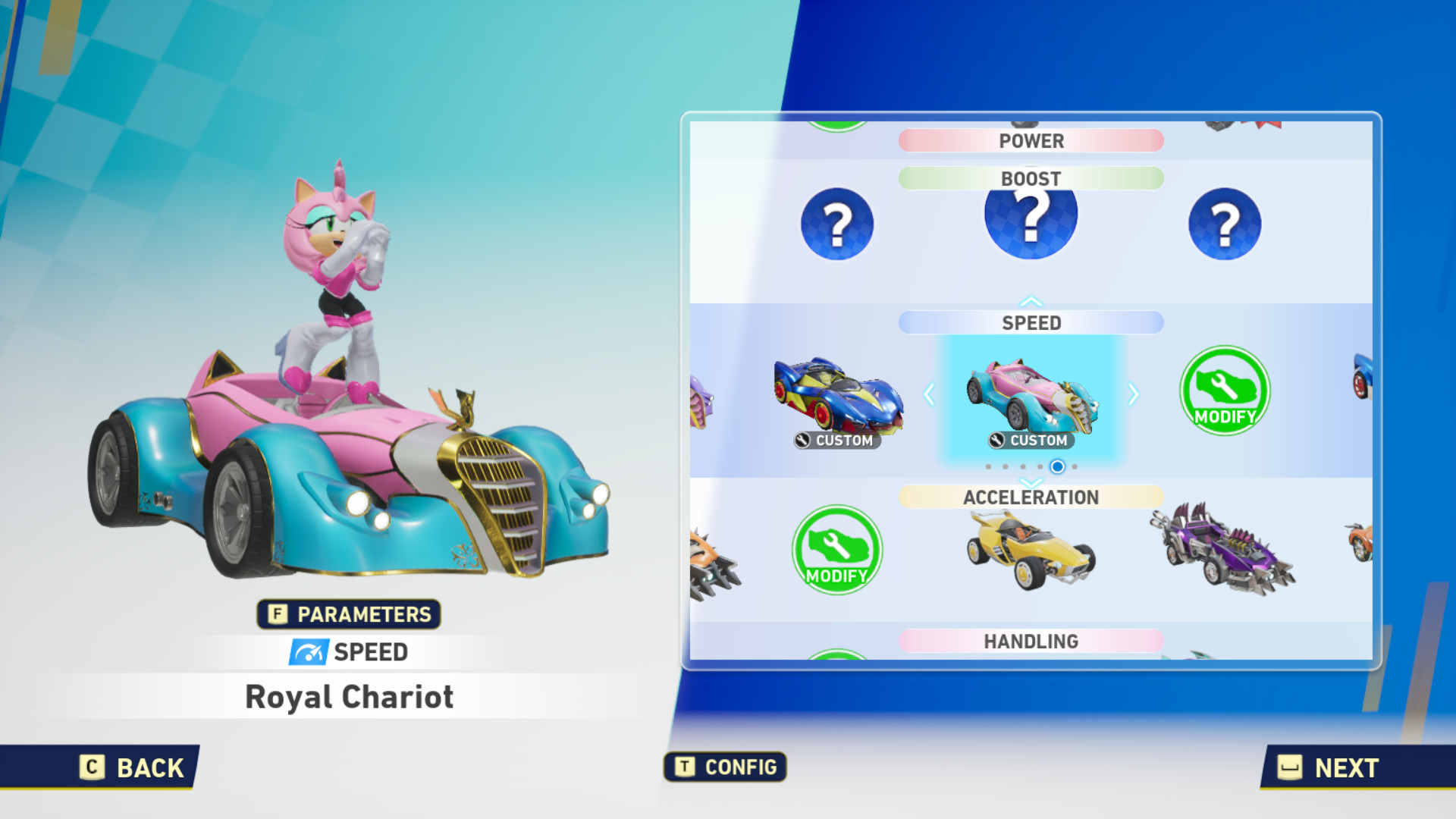Open the center locked Boost kart slot
Viewport: 1456px width, 819px height.
(x=1030, y=218)
